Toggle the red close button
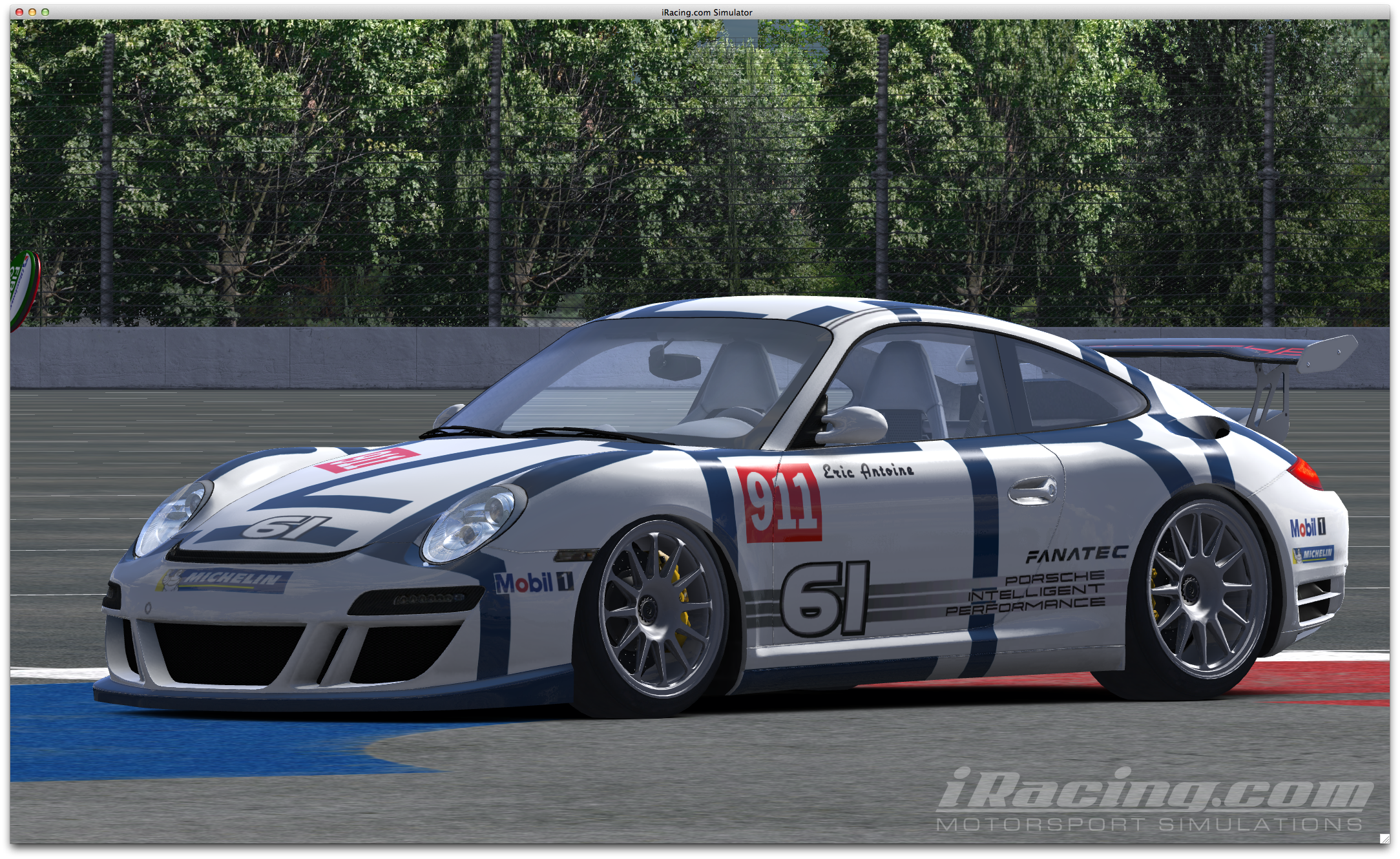This screenshot has width=1400, height=859. click(x=19, y=12)
